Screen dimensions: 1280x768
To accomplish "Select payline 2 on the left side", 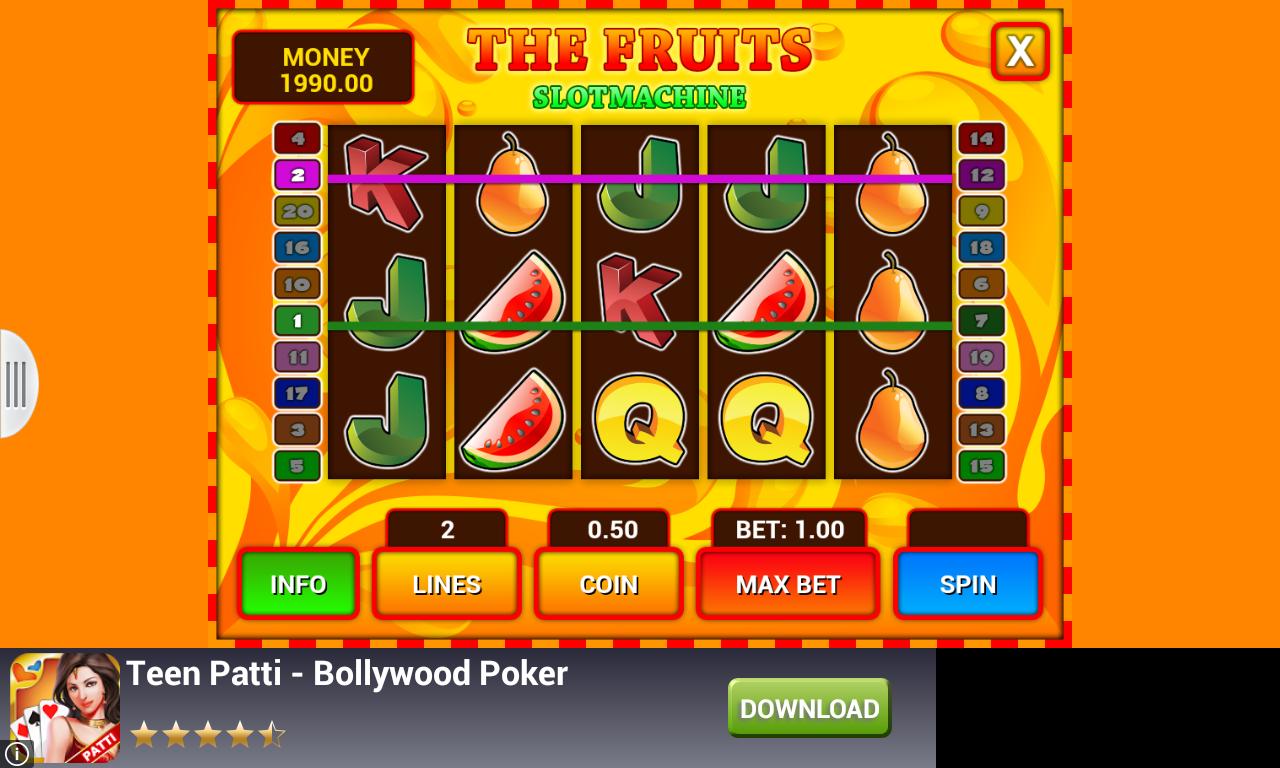I will point(297,175).
